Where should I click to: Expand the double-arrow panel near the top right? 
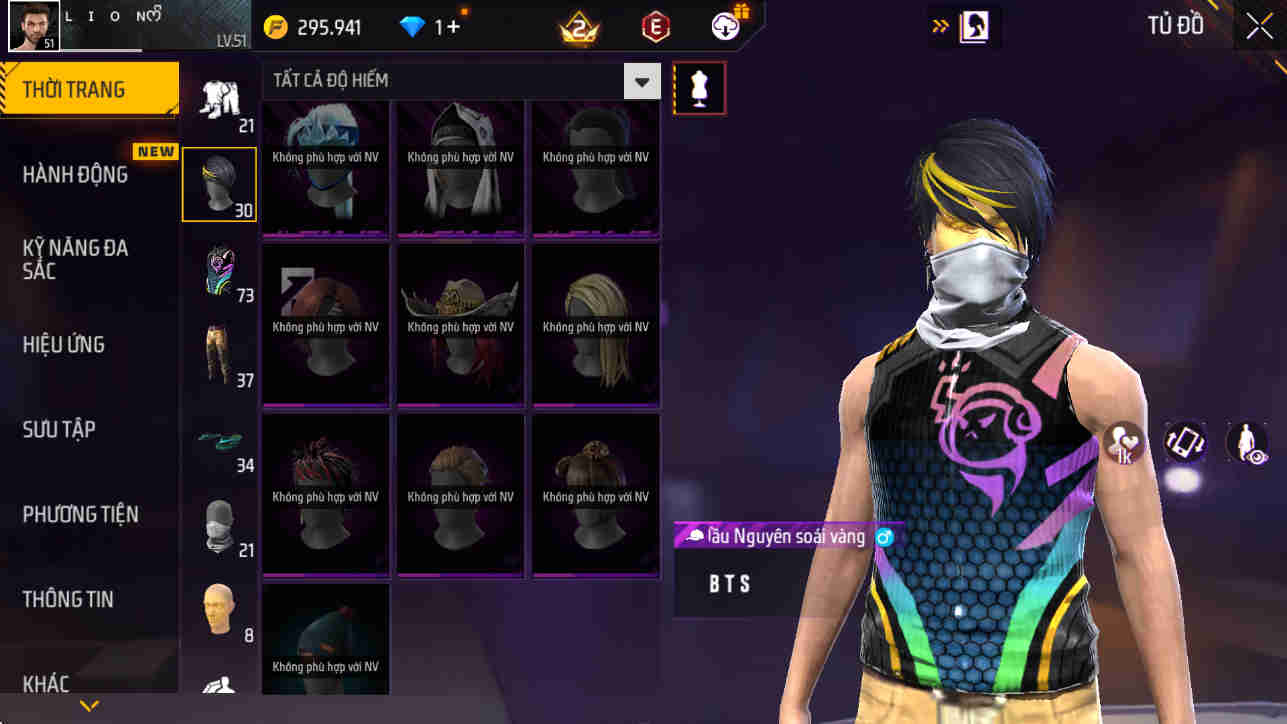click(x=938, y=25)
